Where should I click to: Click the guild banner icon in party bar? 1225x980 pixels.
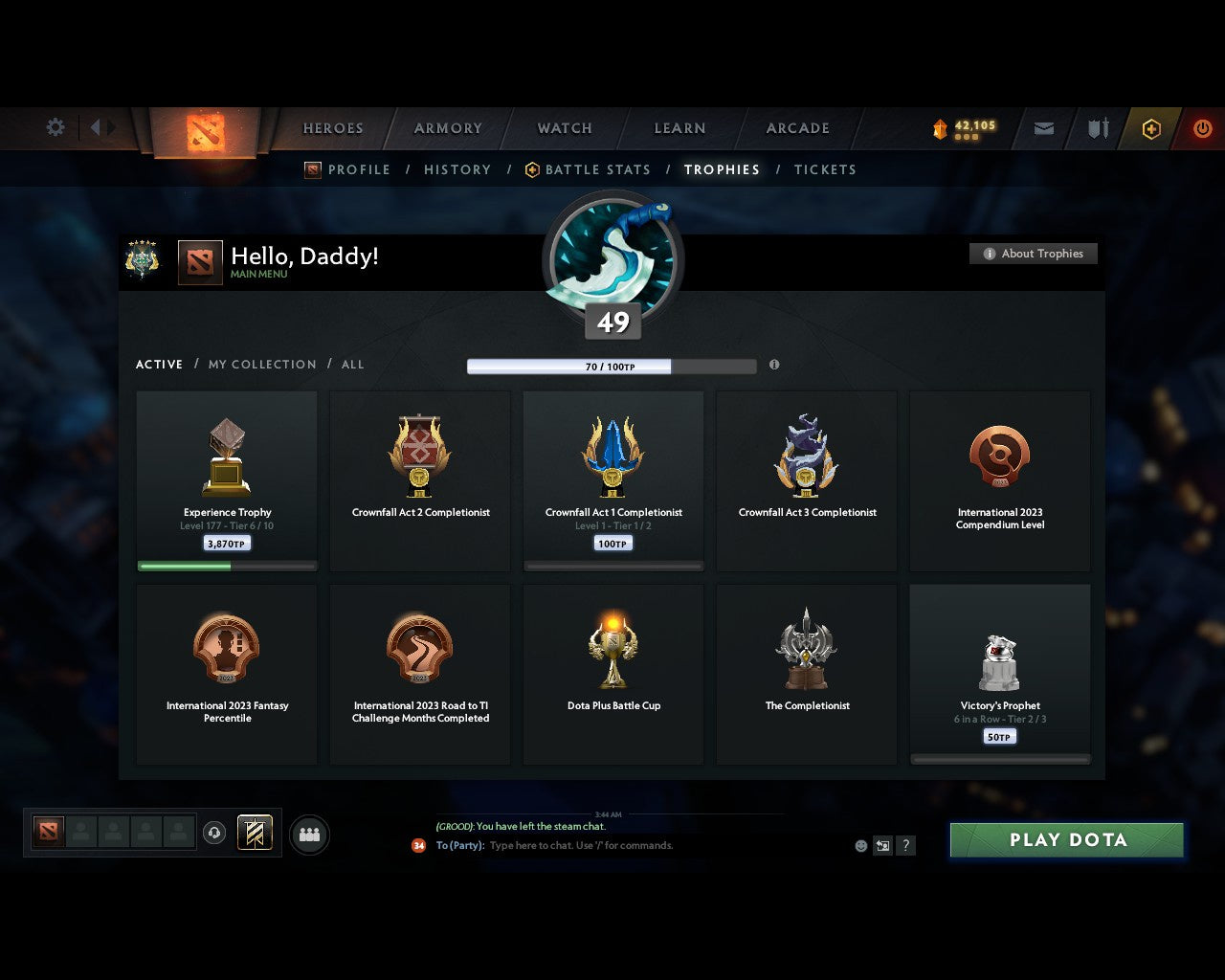[255, 833]
